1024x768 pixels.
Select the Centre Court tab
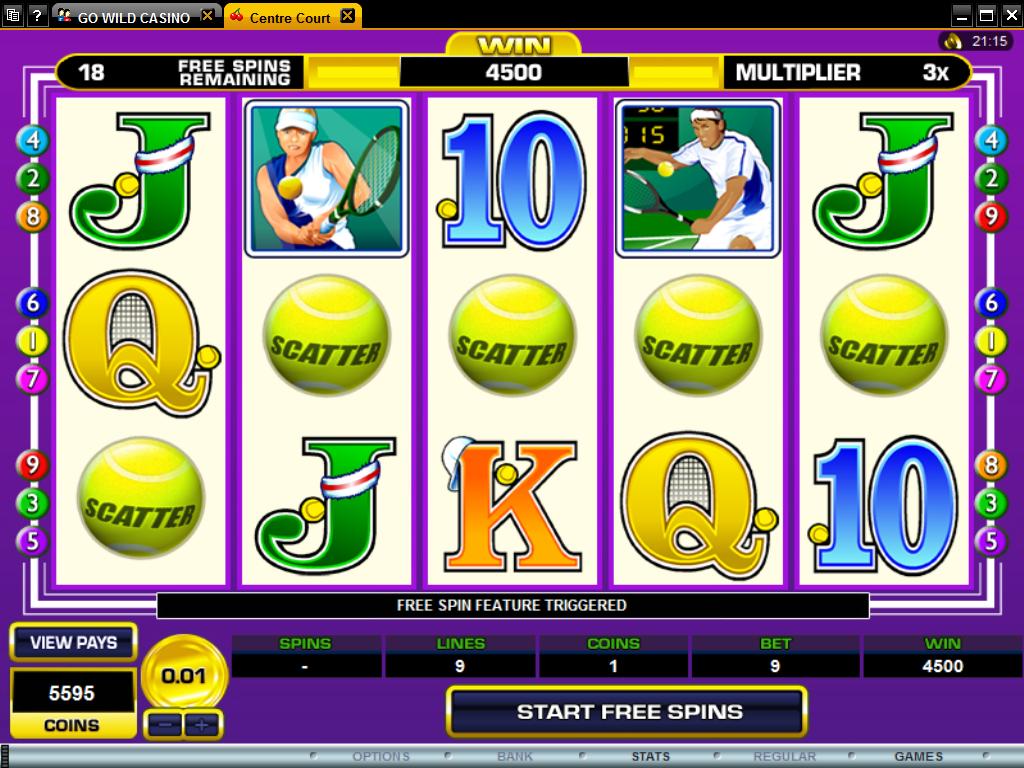tap(284, 17)
